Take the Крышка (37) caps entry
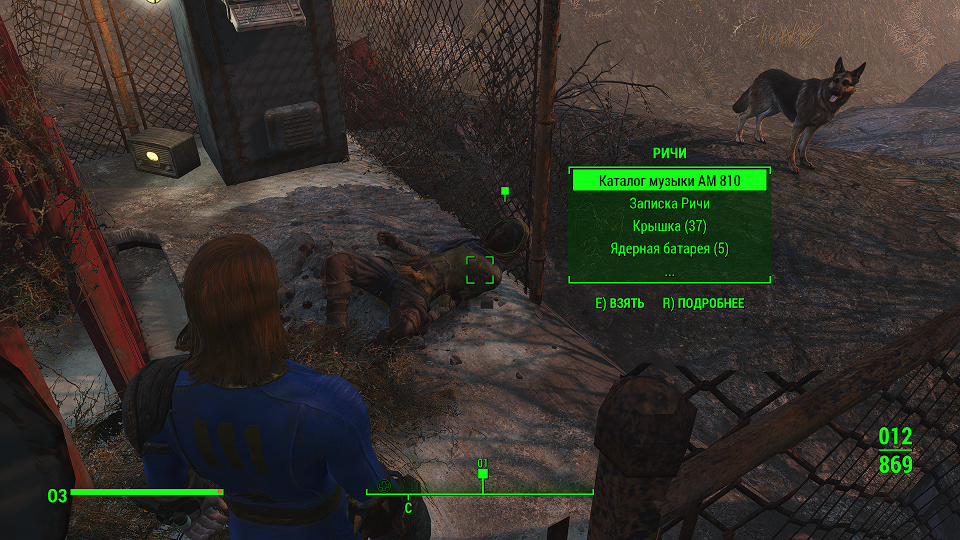960x540 pixels. point(669,226)
